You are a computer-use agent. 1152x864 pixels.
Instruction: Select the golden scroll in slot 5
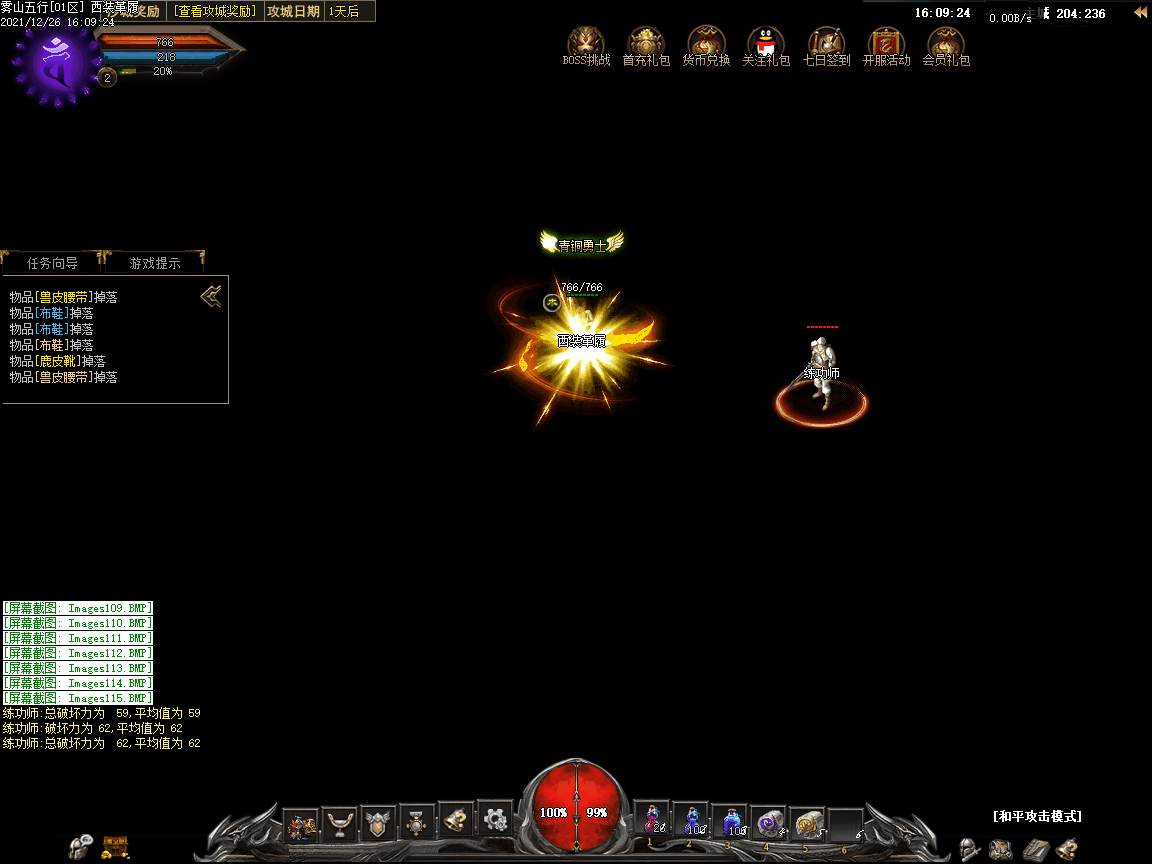coord(807,822)
